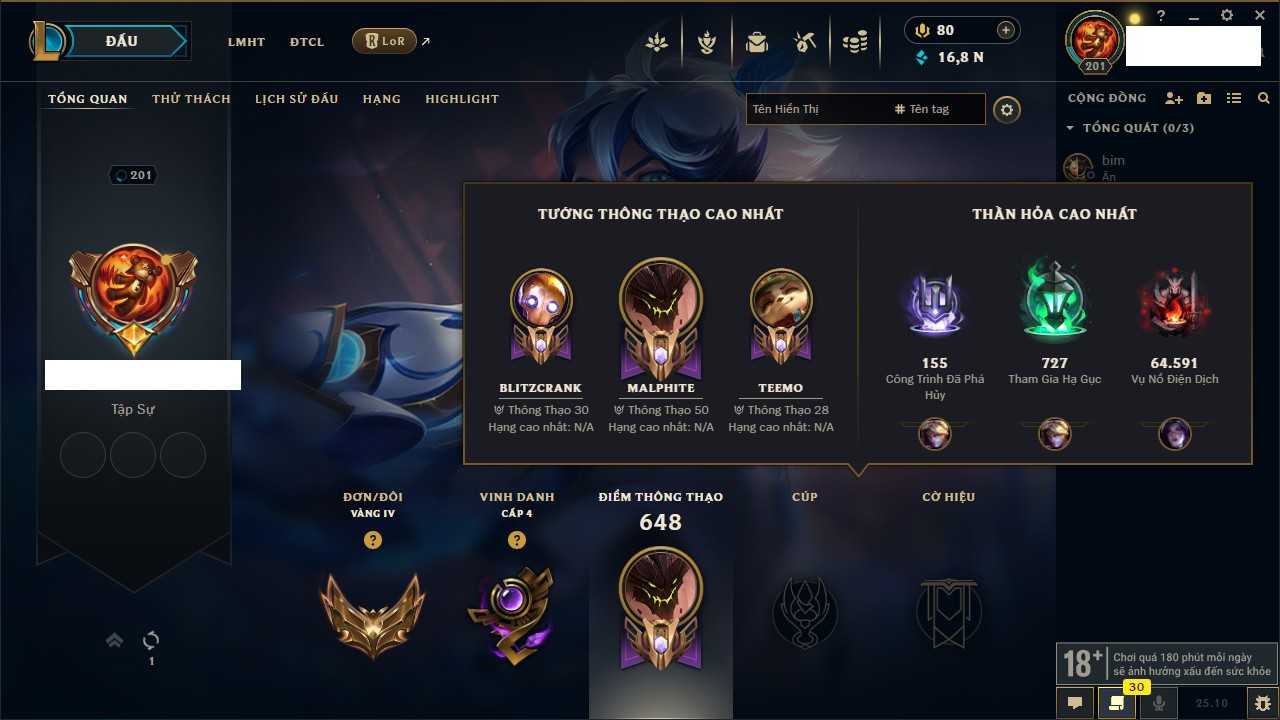Screen dimensions: 1280x720
Task: Select the HẠNG tab
Action: click(381, 99)
